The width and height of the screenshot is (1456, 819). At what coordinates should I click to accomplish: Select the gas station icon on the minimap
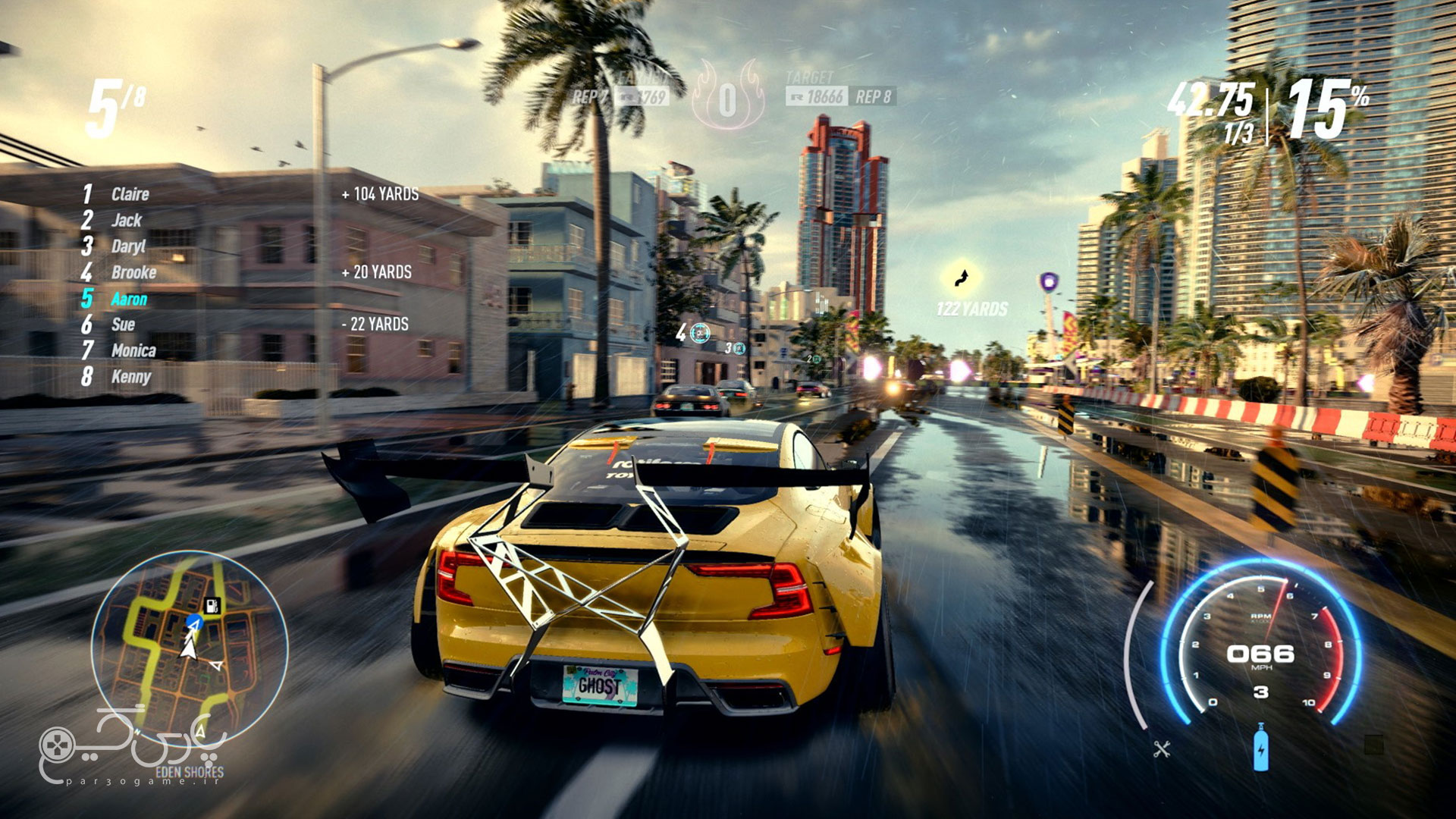[x=213, y=605]
